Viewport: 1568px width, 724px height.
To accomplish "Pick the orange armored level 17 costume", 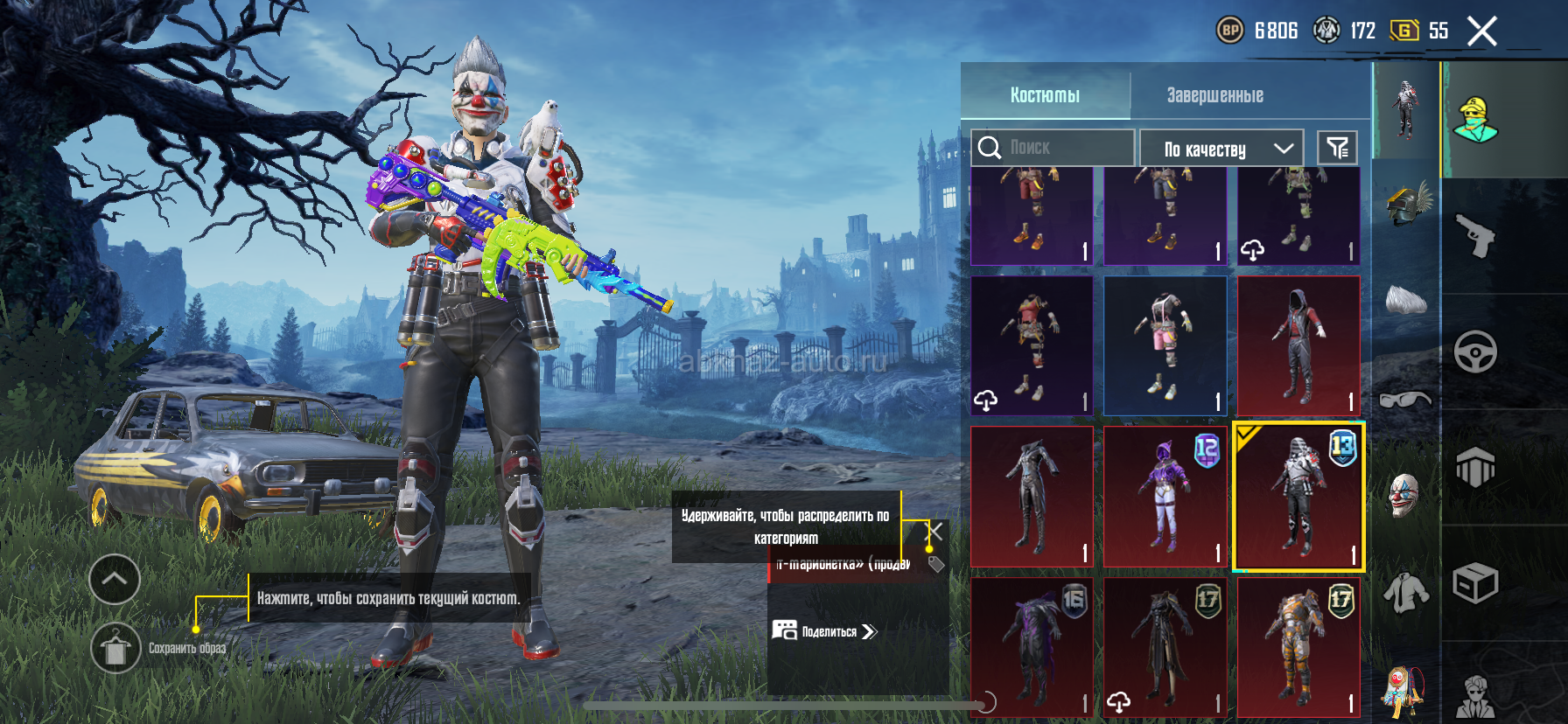I will (x=1298, y=647).
